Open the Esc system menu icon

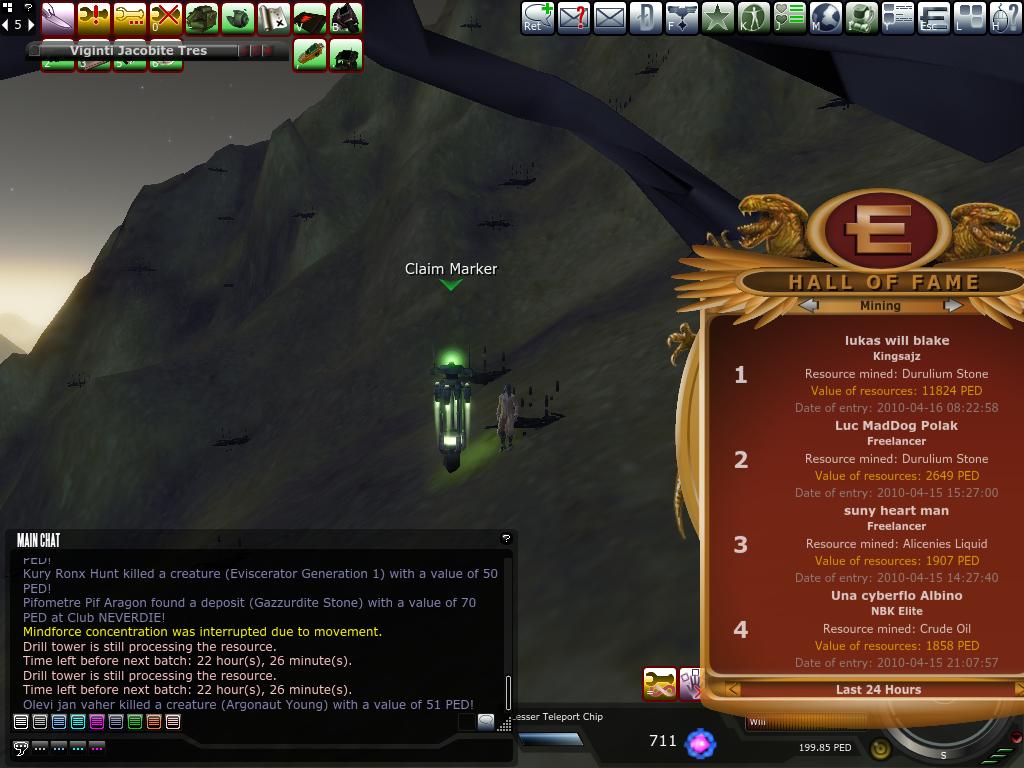click(x=933, y=18)
